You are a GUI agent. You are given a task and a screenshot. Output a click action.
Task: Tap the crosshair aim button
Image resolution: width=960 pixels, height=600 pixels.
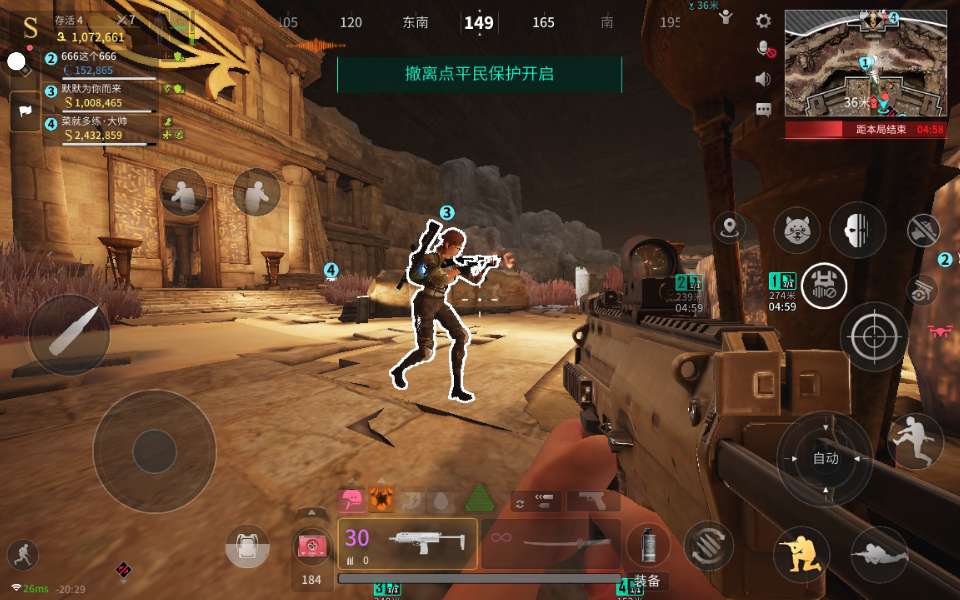click(x=873, y=337)
